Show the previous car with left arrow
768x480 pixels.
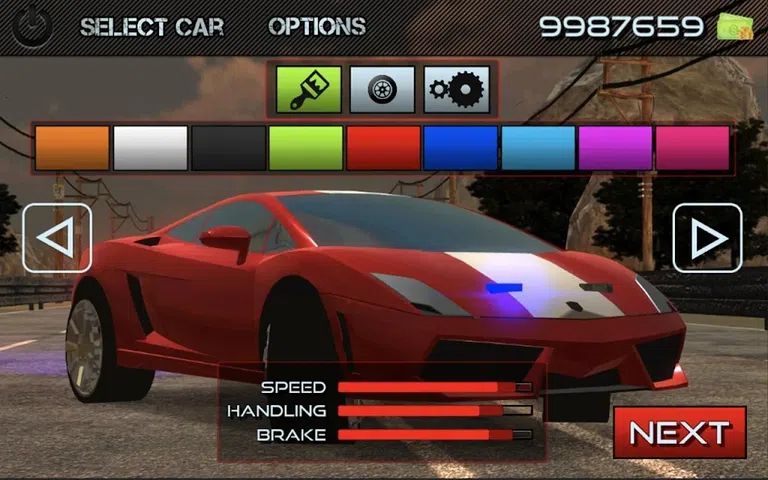[x=57, y=238]
